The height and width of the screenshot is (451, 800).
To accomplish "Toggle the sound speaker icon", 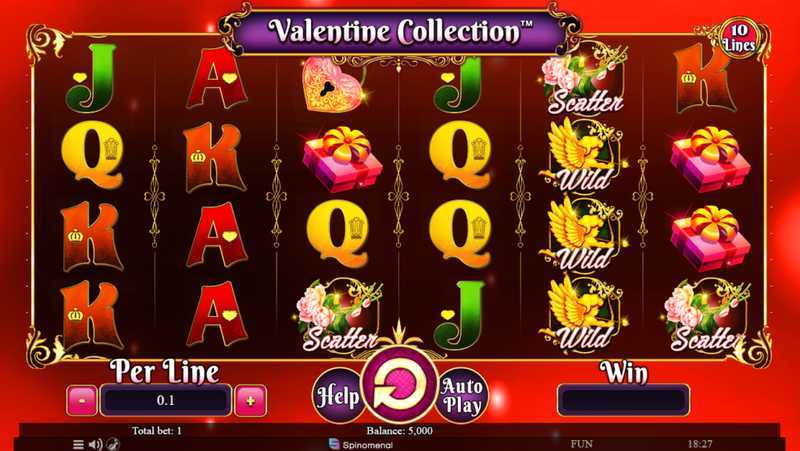I will (96, 443).
